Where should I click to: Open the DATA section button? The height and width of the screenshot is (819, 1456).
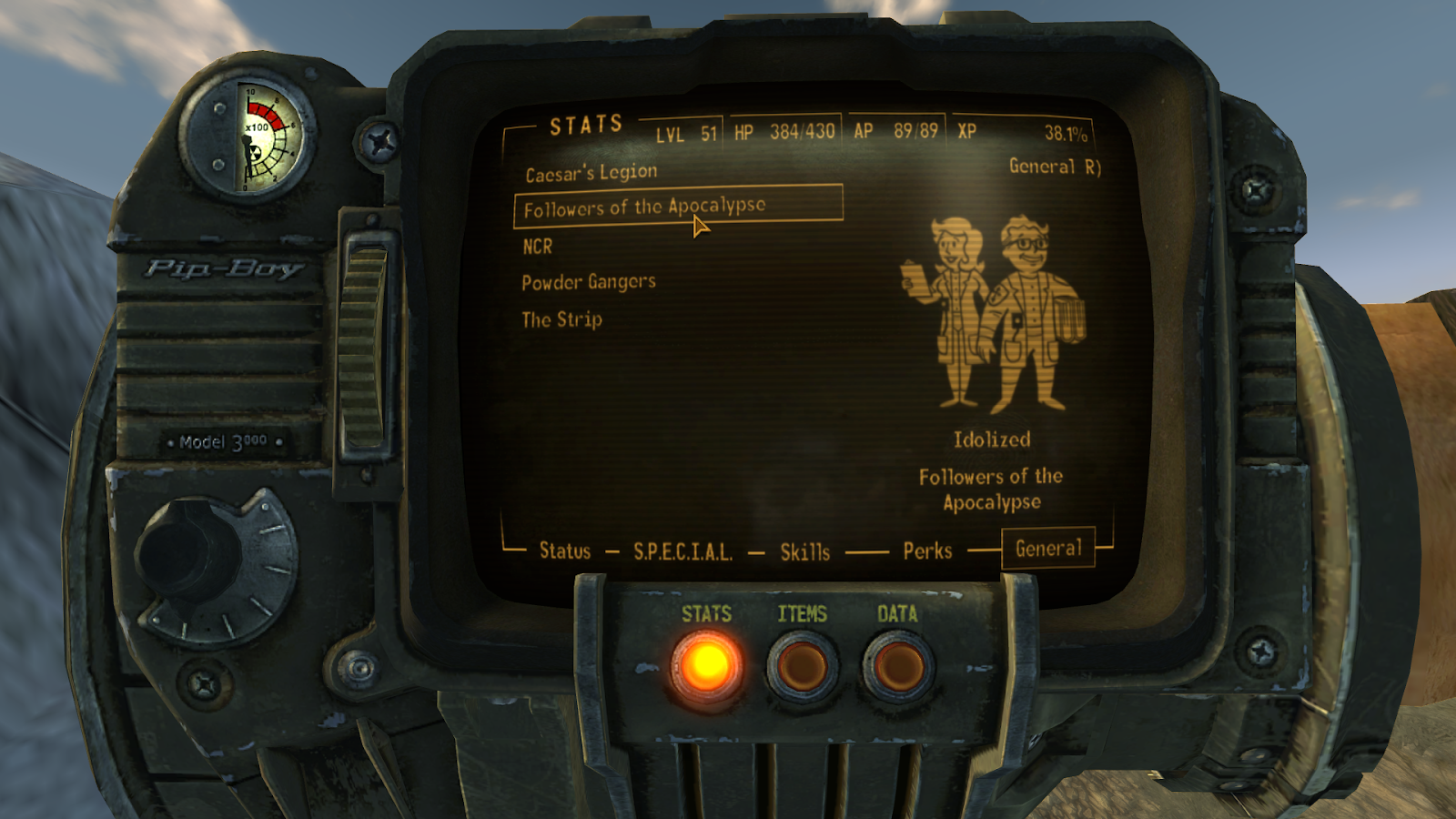898,666
